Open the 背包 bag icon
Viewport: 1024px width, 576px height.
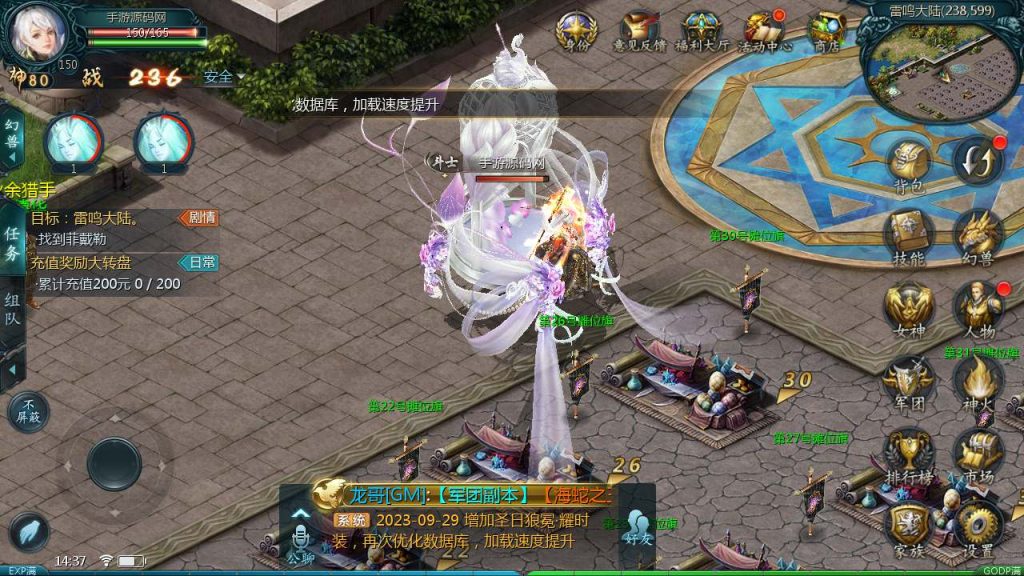click(909, 166)
